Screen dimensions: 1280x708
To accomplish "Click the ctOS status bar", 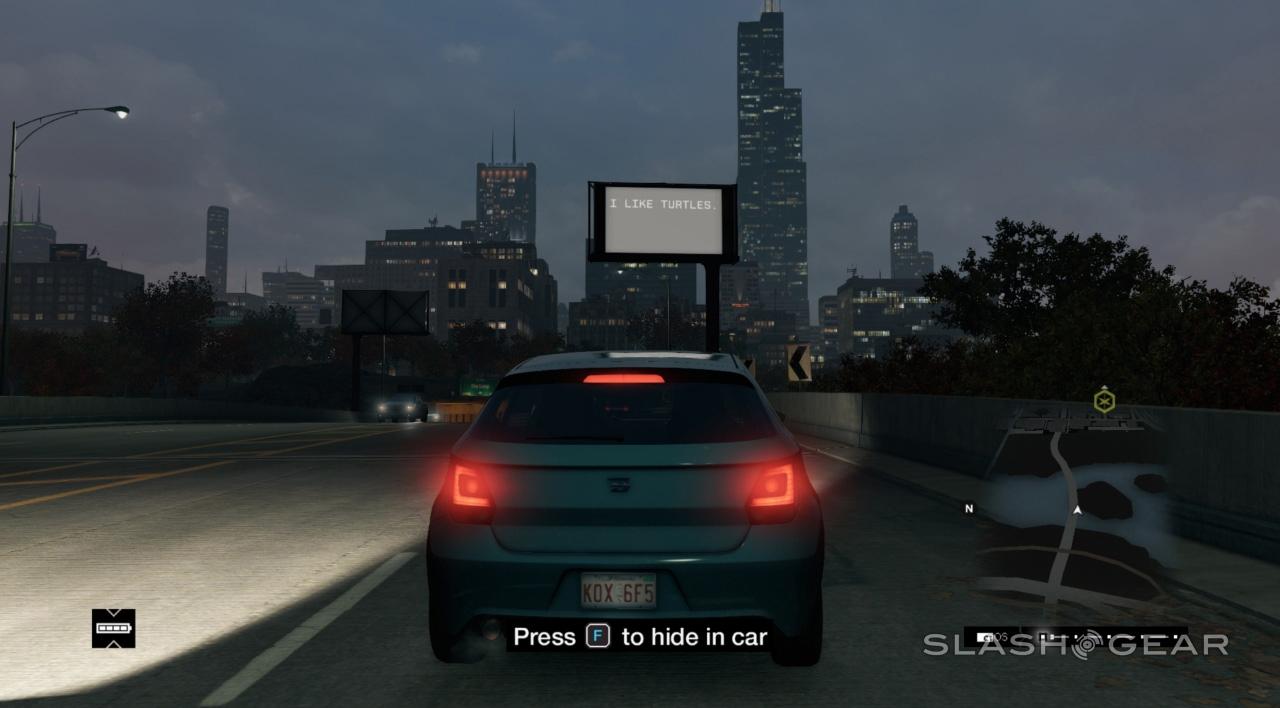I will [x=1075, y=636].
